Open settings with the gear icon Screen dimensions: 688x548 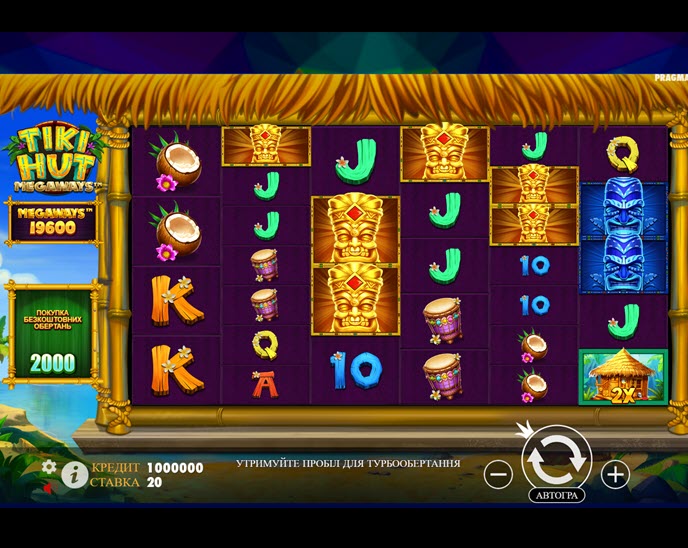click(49, 467)
